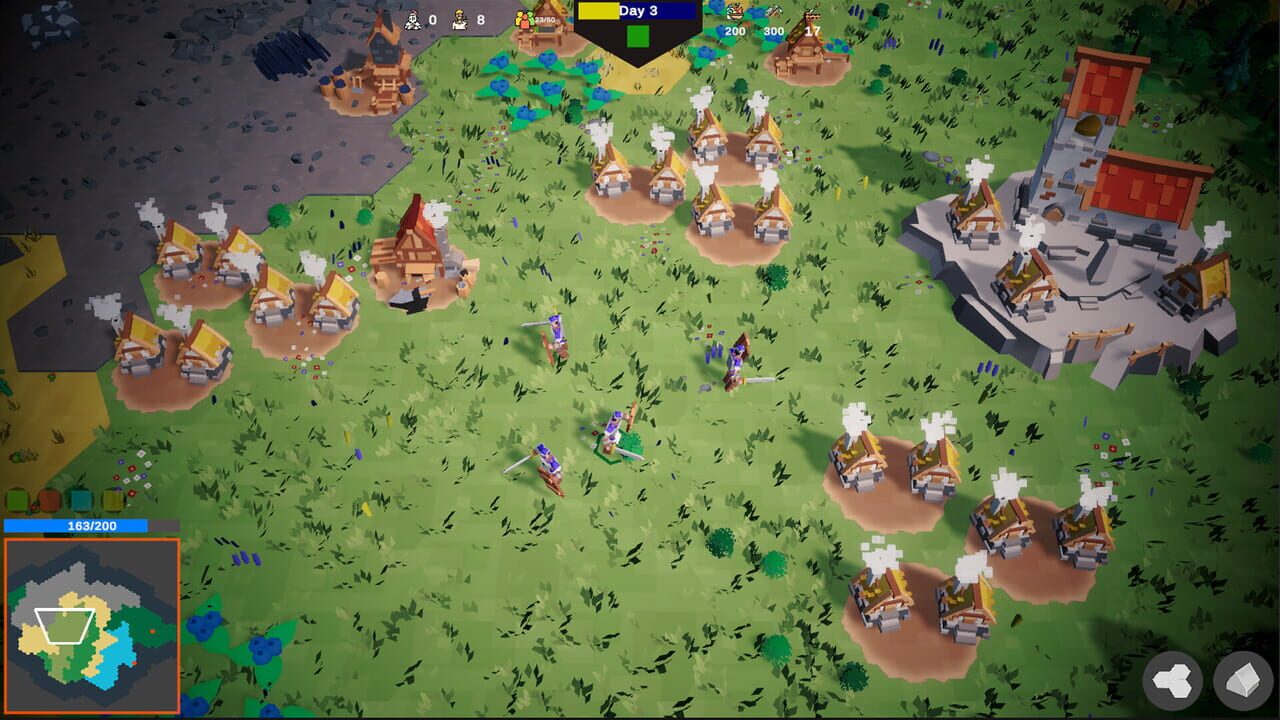The height and width of the screenshot is (720, 1280).
Task: Select the olive tile swatch
Action: tap(112, 500)
